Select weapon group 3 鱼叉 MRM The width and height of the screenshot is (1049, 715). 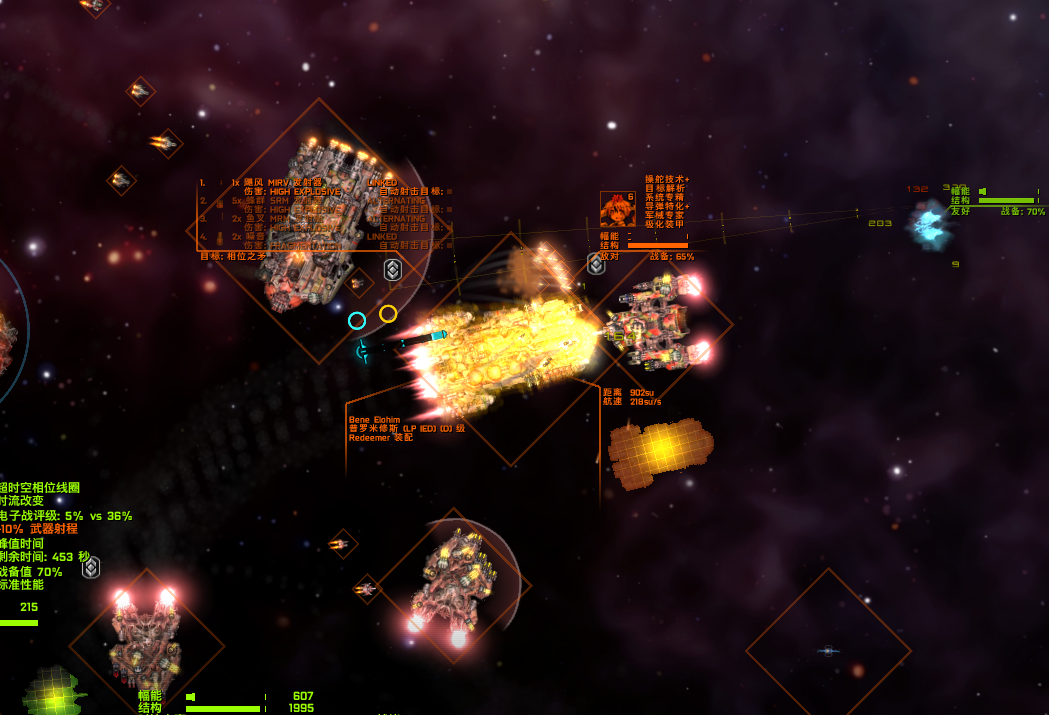coord(270,218)
